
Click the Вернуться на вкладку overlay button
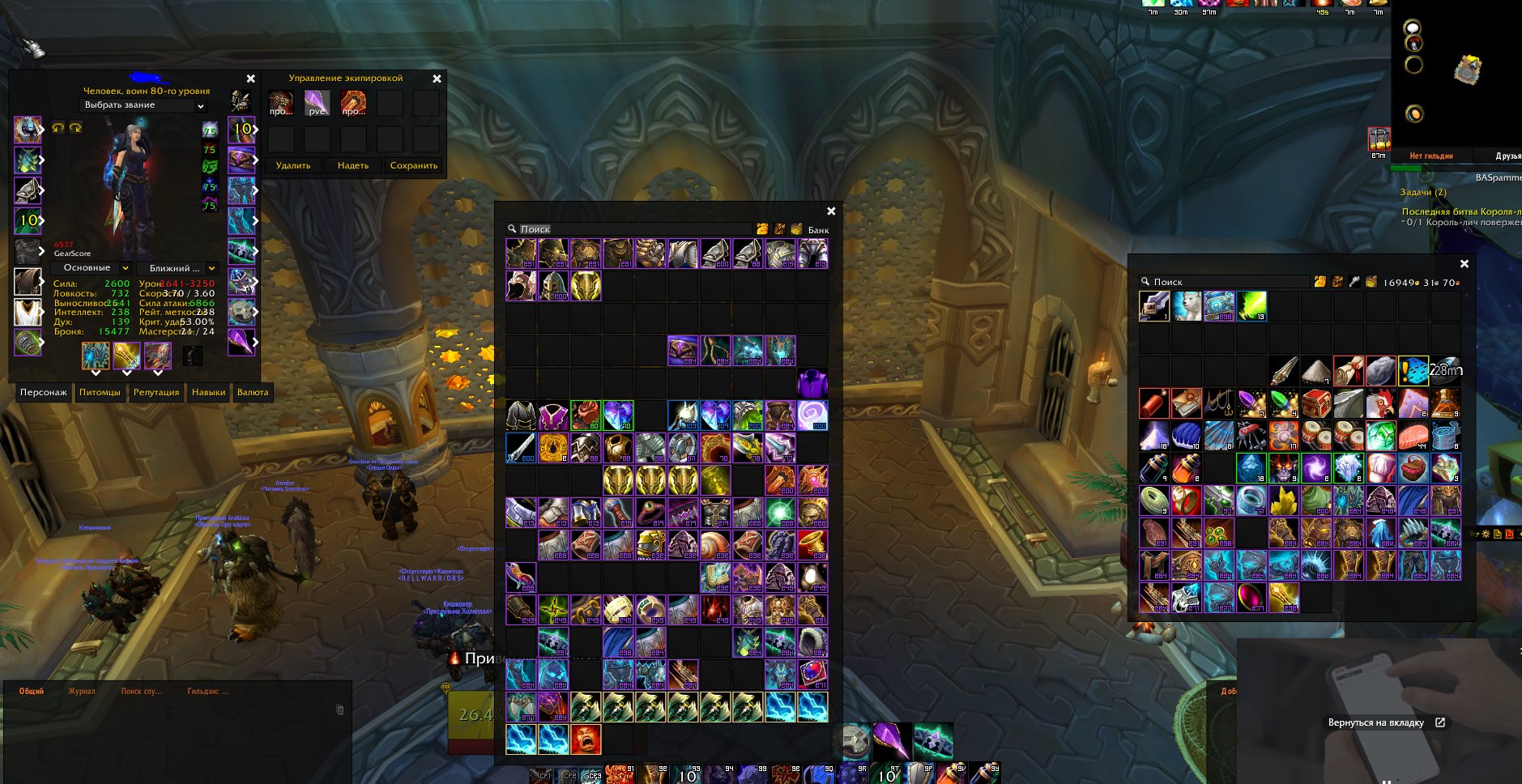coord(1386,722)
